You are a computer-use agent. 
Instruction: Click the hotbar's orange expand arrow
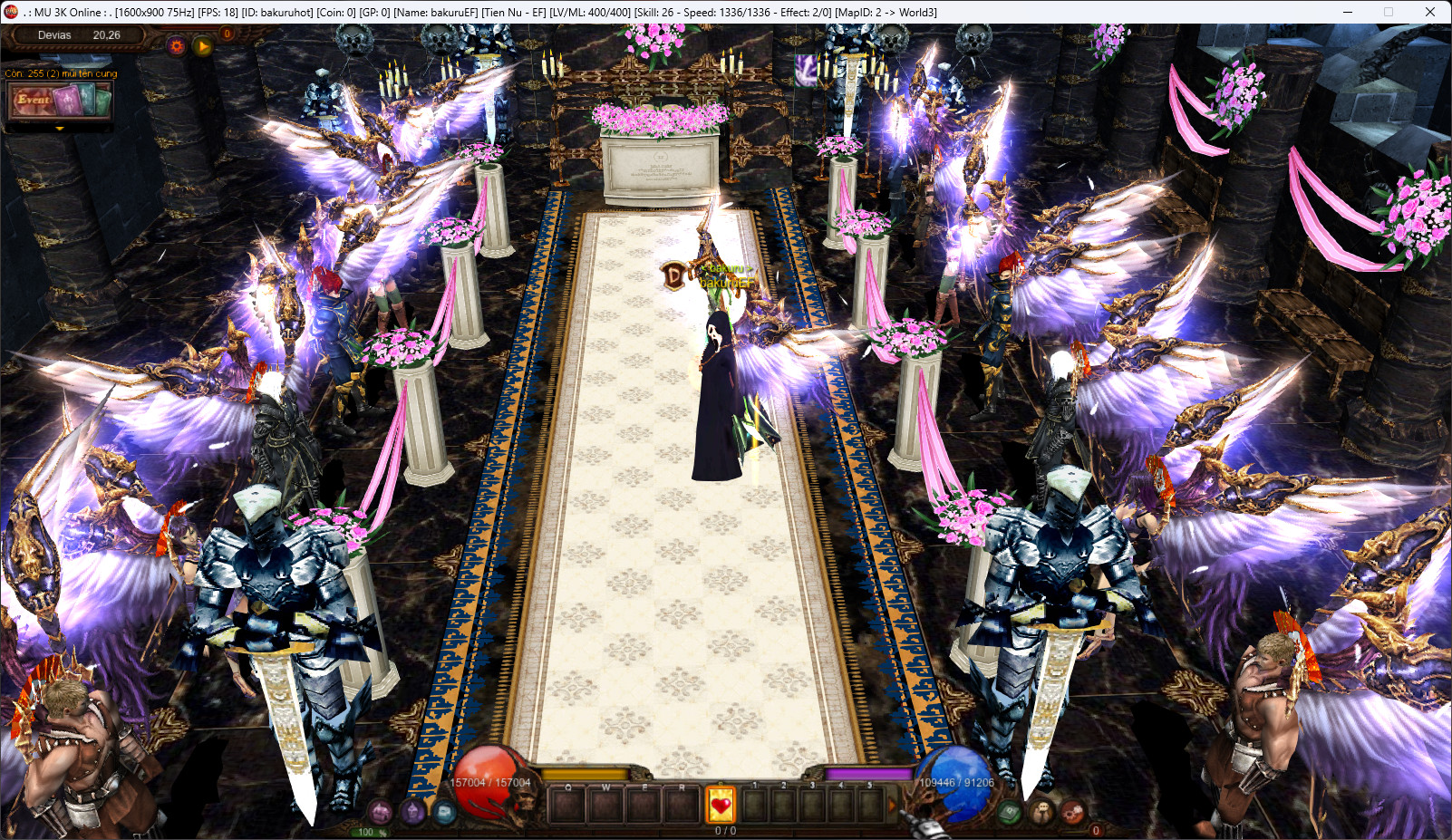892,804
